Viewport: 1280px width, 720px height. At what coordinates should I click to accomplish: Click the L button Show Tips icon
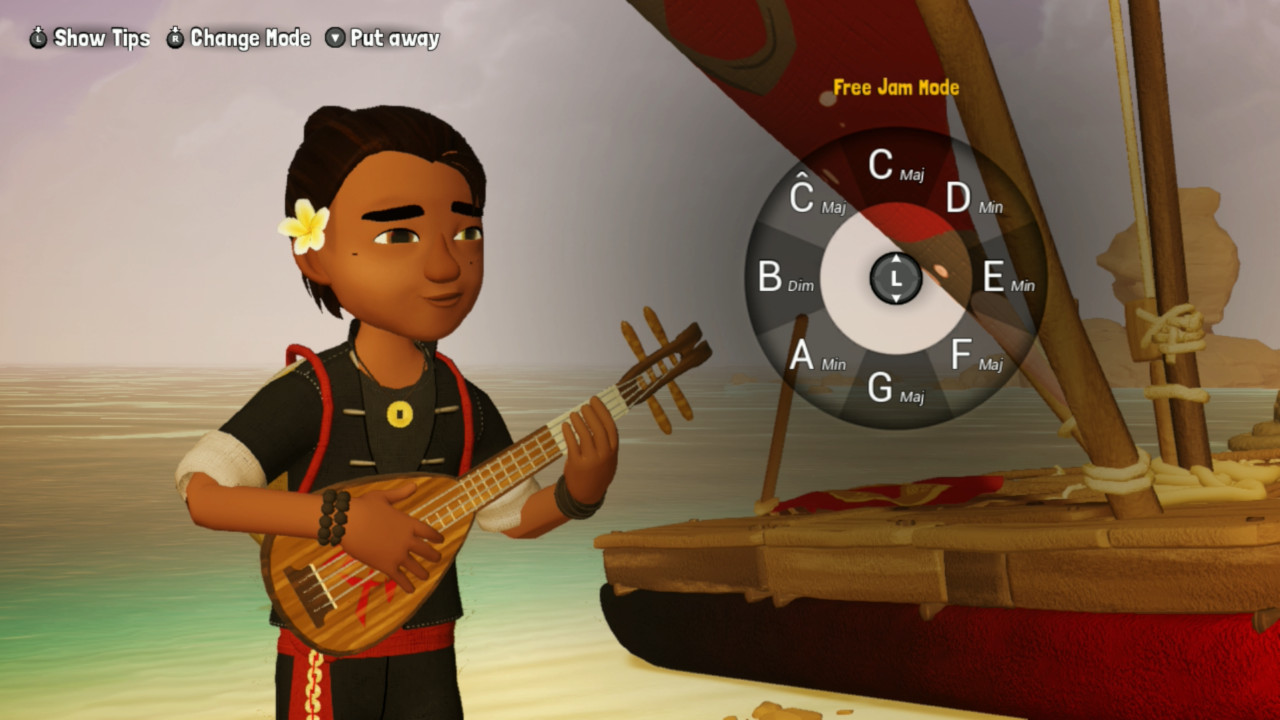coord(36,37)
